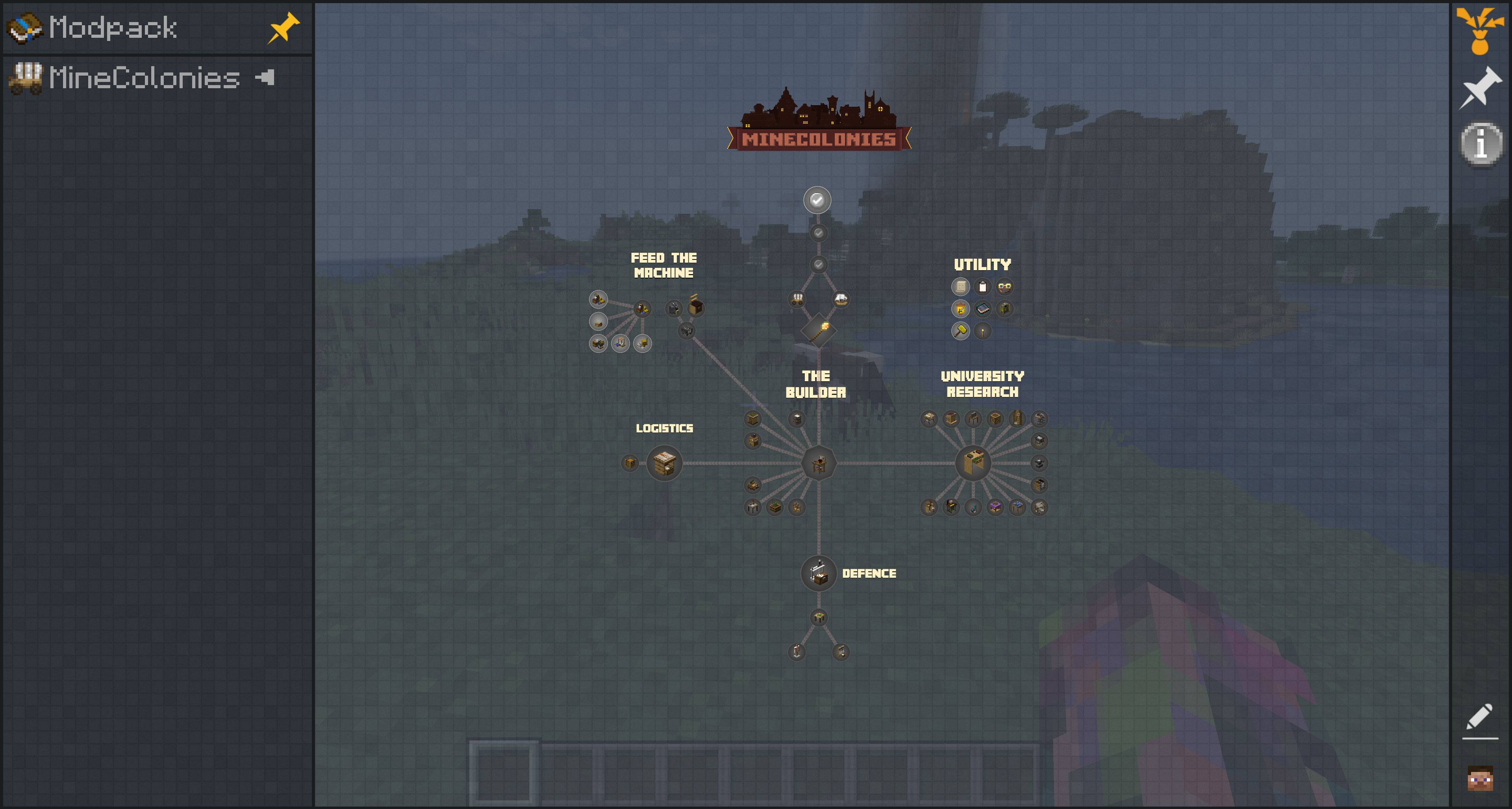Open the builder goggles quest in Utility
This screenshot has width=1512, height=809.
pos(1005,286)
